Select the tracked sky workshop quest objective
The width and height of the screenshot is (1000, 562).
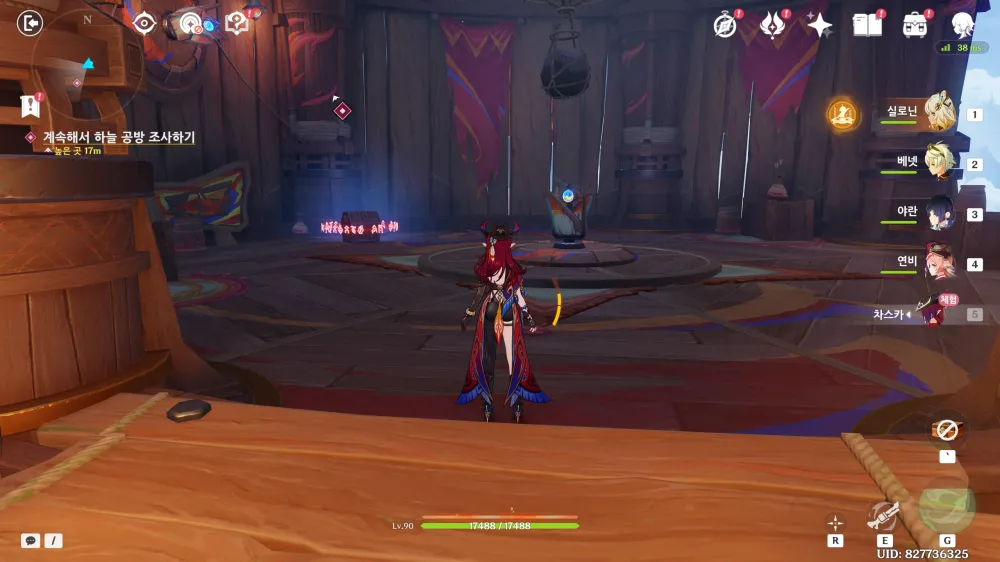coord(118,137)
